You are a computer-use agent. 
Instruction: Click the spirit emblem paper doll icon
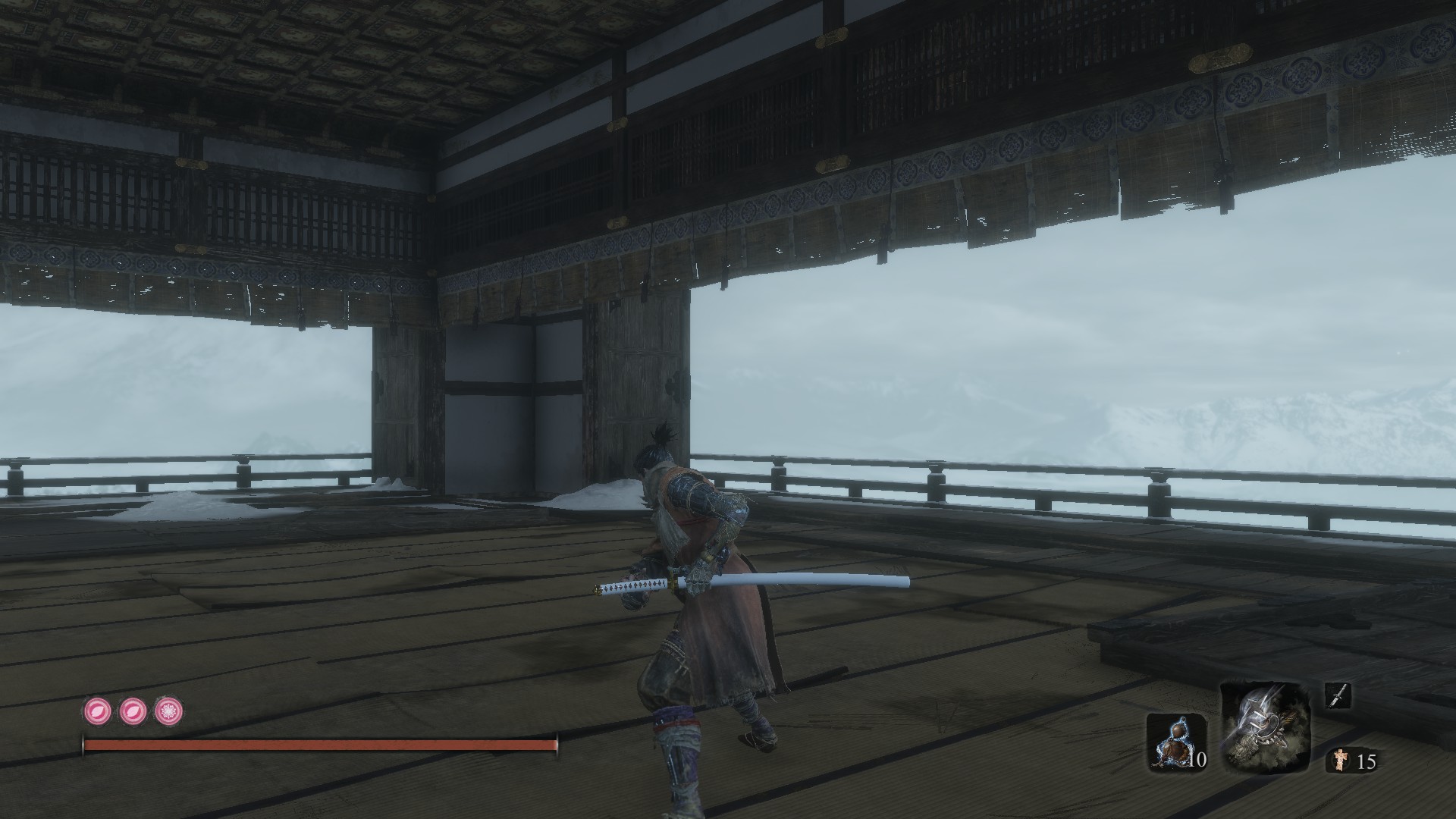[1340, 759]
